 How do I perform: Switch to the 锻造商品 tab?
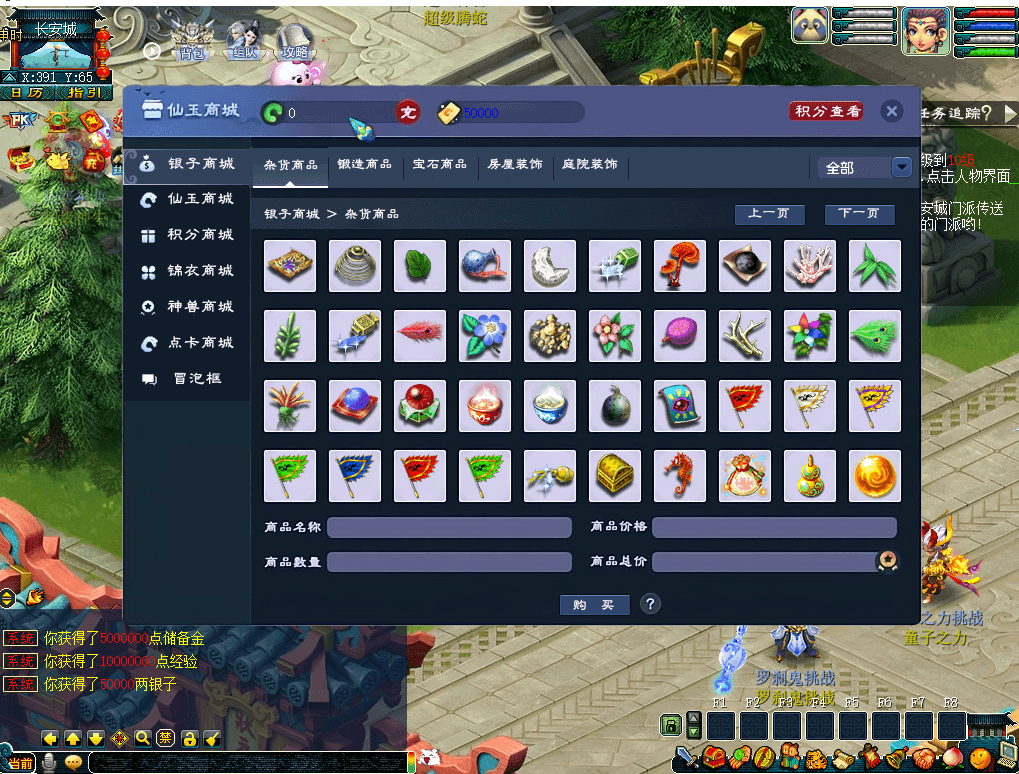[x=365, y=164]
